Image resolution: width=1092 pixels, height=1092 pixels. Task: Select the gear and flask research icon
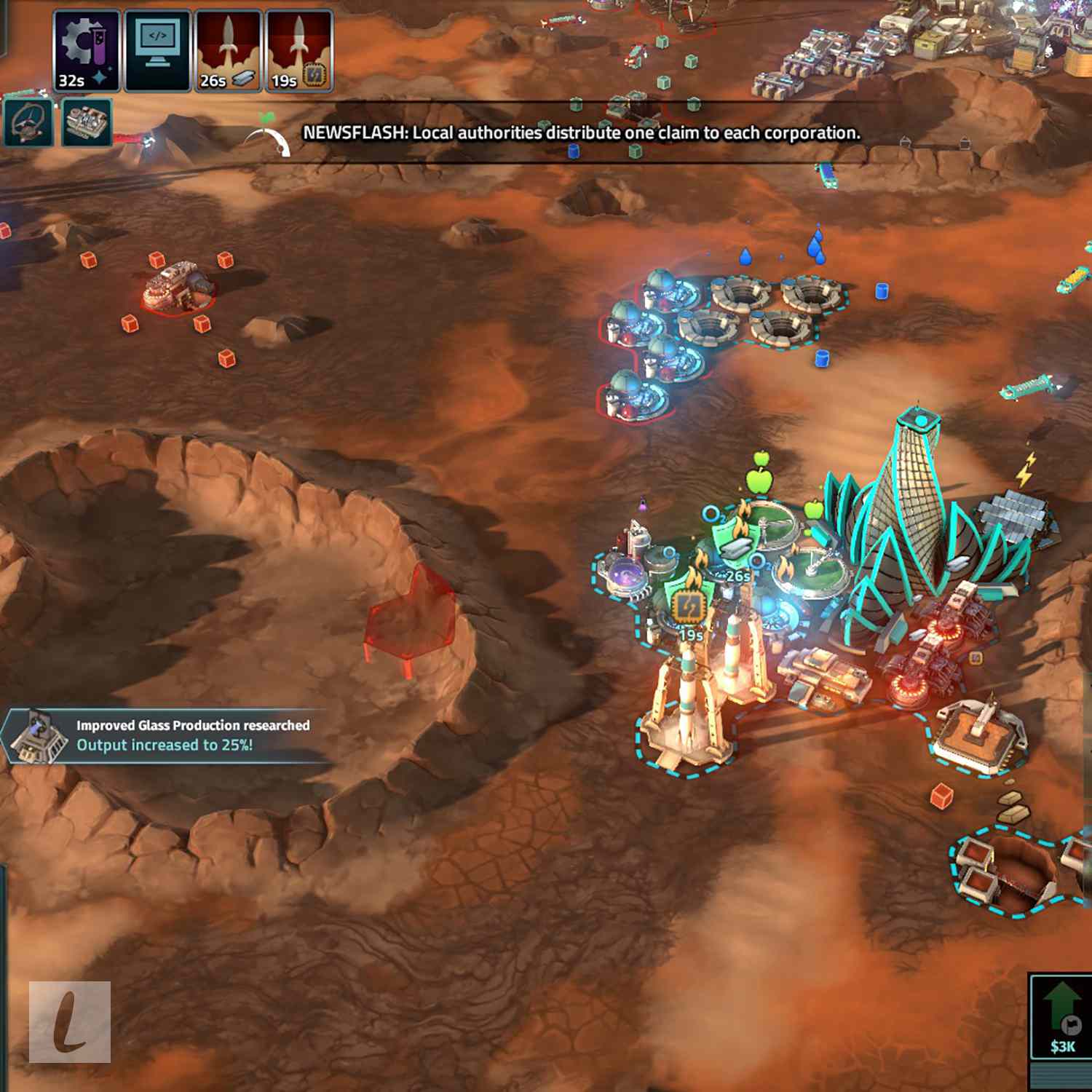[86, 50]
